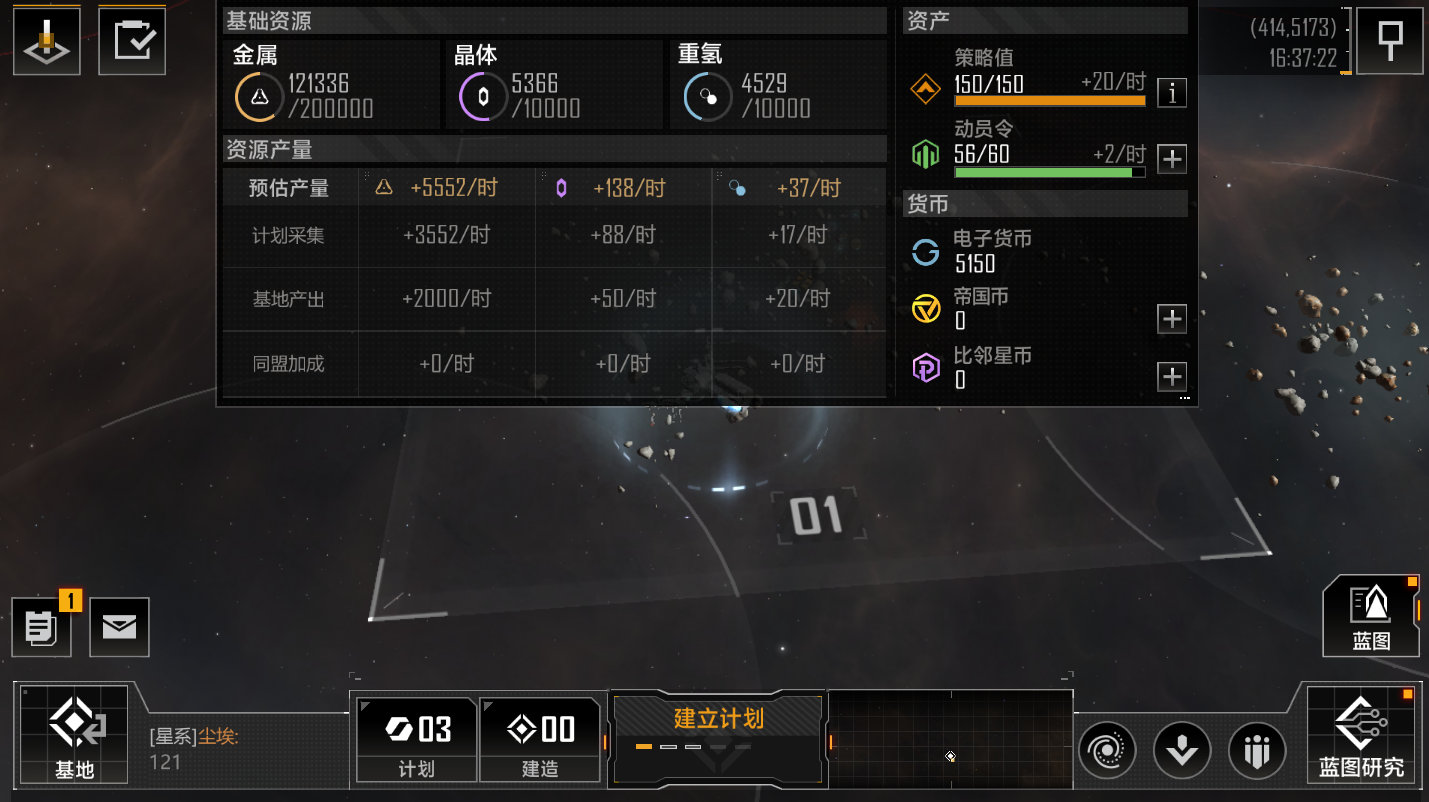1429x802 pixels.
Task: Open the Blueprint Research (蓝图研究) menu
Action: (1361, 733)
